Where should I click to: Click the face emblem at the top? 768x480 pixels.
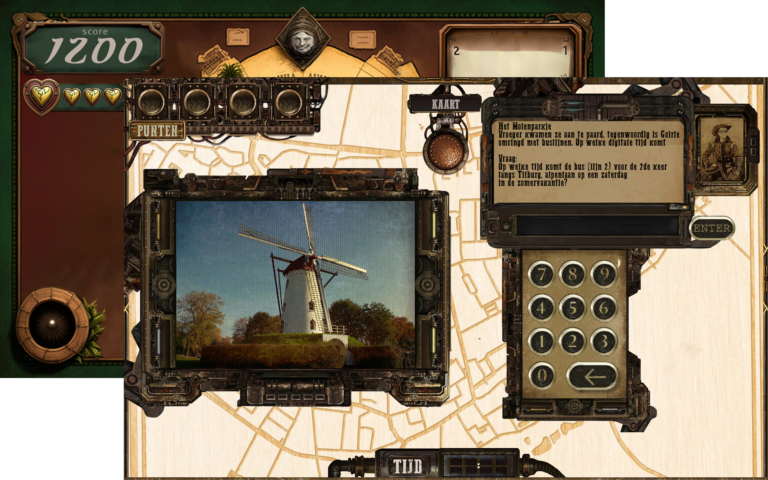click(x=302, y=39)
